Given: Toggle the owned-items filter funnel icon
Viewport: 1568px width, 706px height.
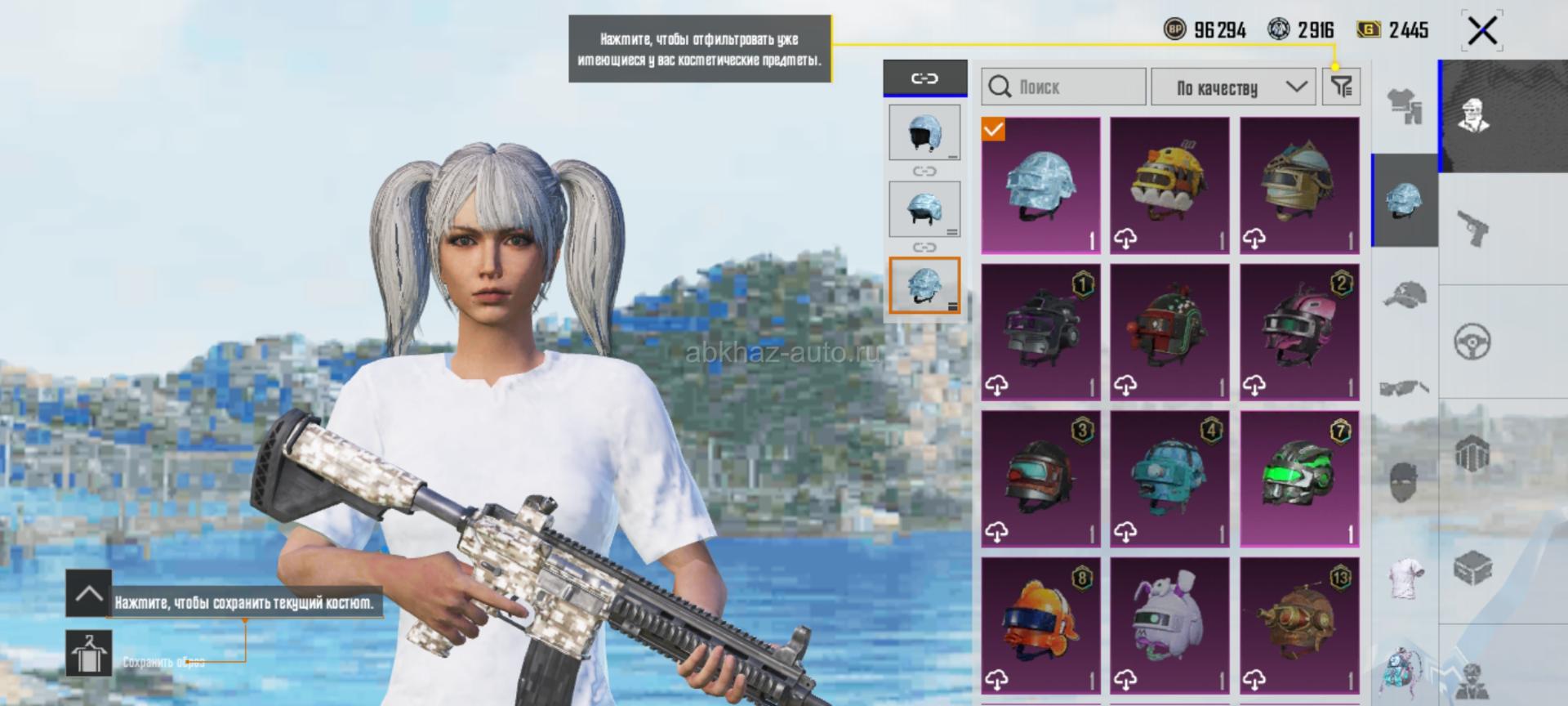Looking at the screenshot, I should click(1341, 86).
